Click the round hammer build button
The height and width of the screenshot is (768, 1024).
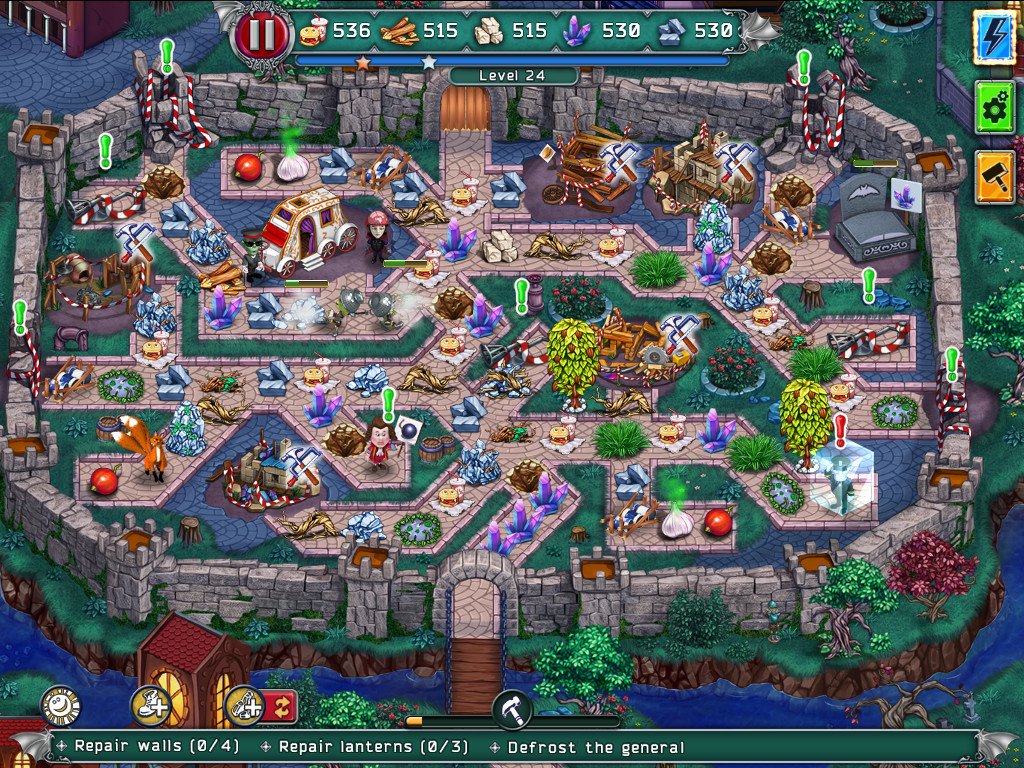click(x=511, y=709)
